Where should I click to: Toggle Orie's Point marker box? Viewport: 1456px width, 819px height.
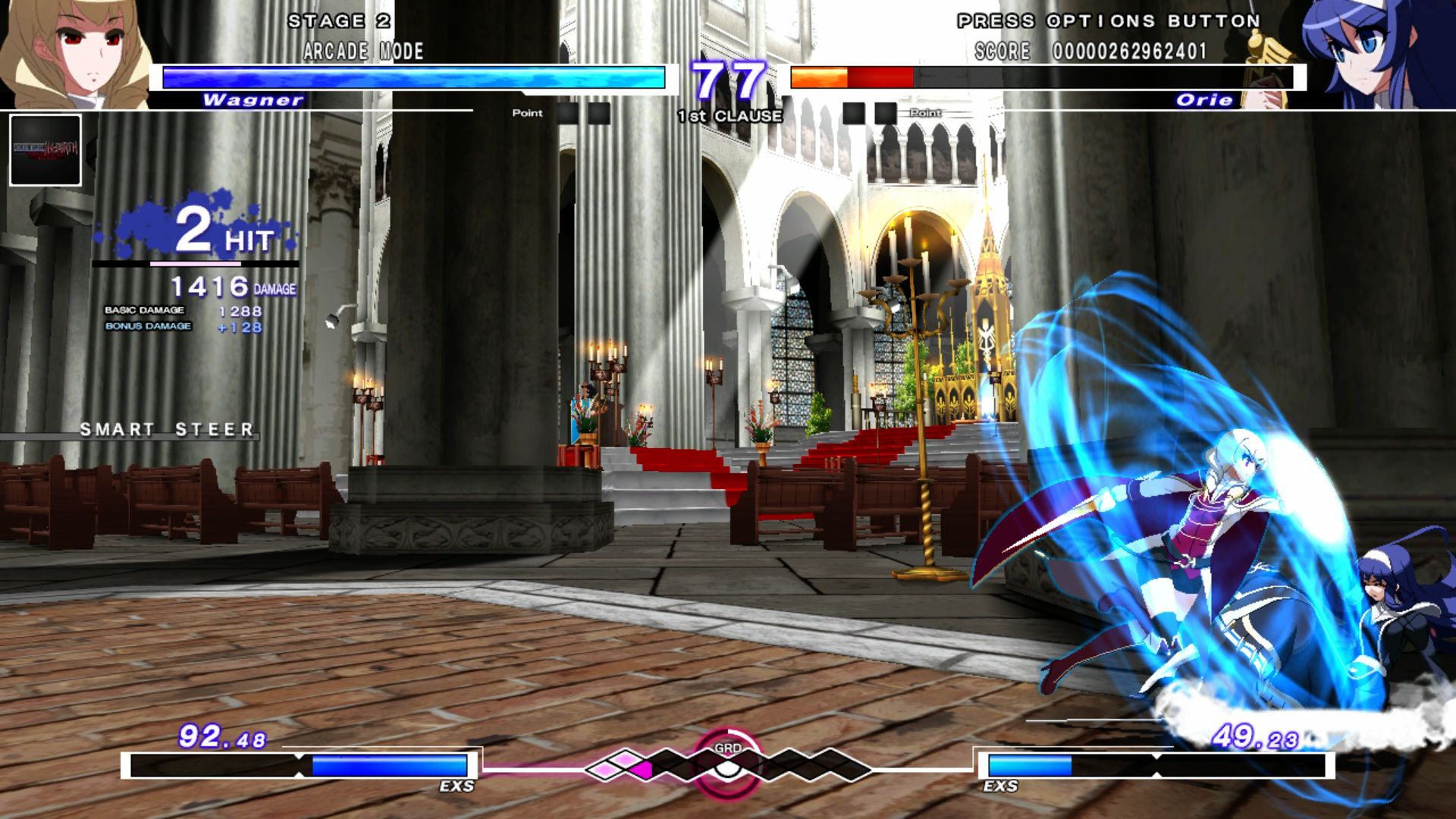click(853, 112)
